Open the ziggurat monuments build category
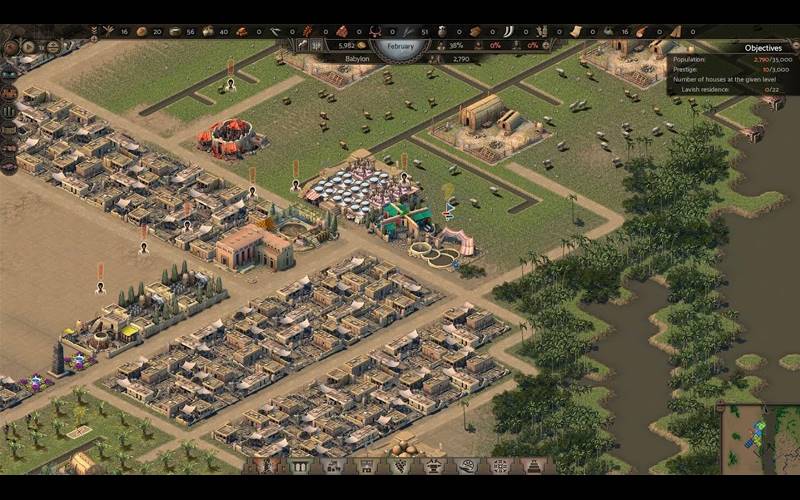The height and width of the screenshot is (500, 800). [x=533, y=466]
